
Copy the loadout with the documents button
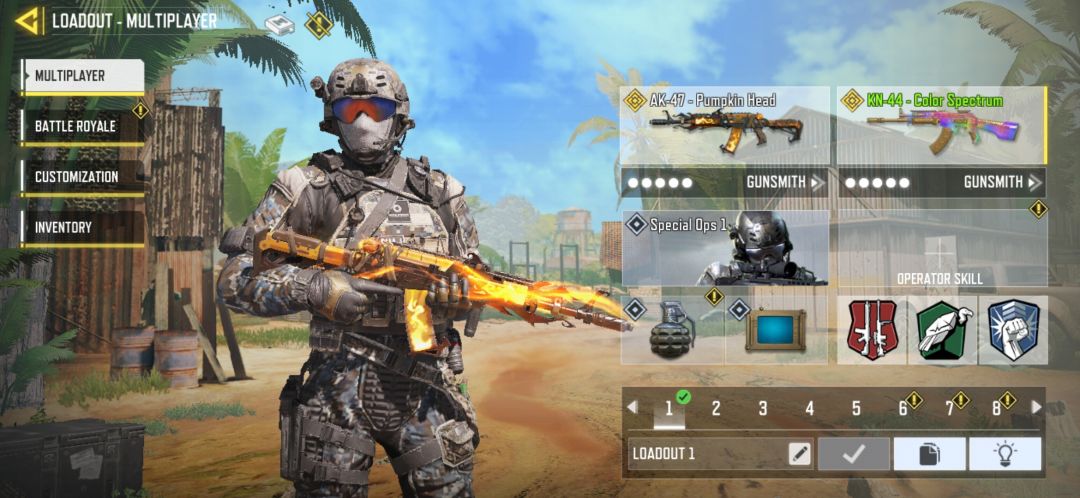(x=929, y=454)
